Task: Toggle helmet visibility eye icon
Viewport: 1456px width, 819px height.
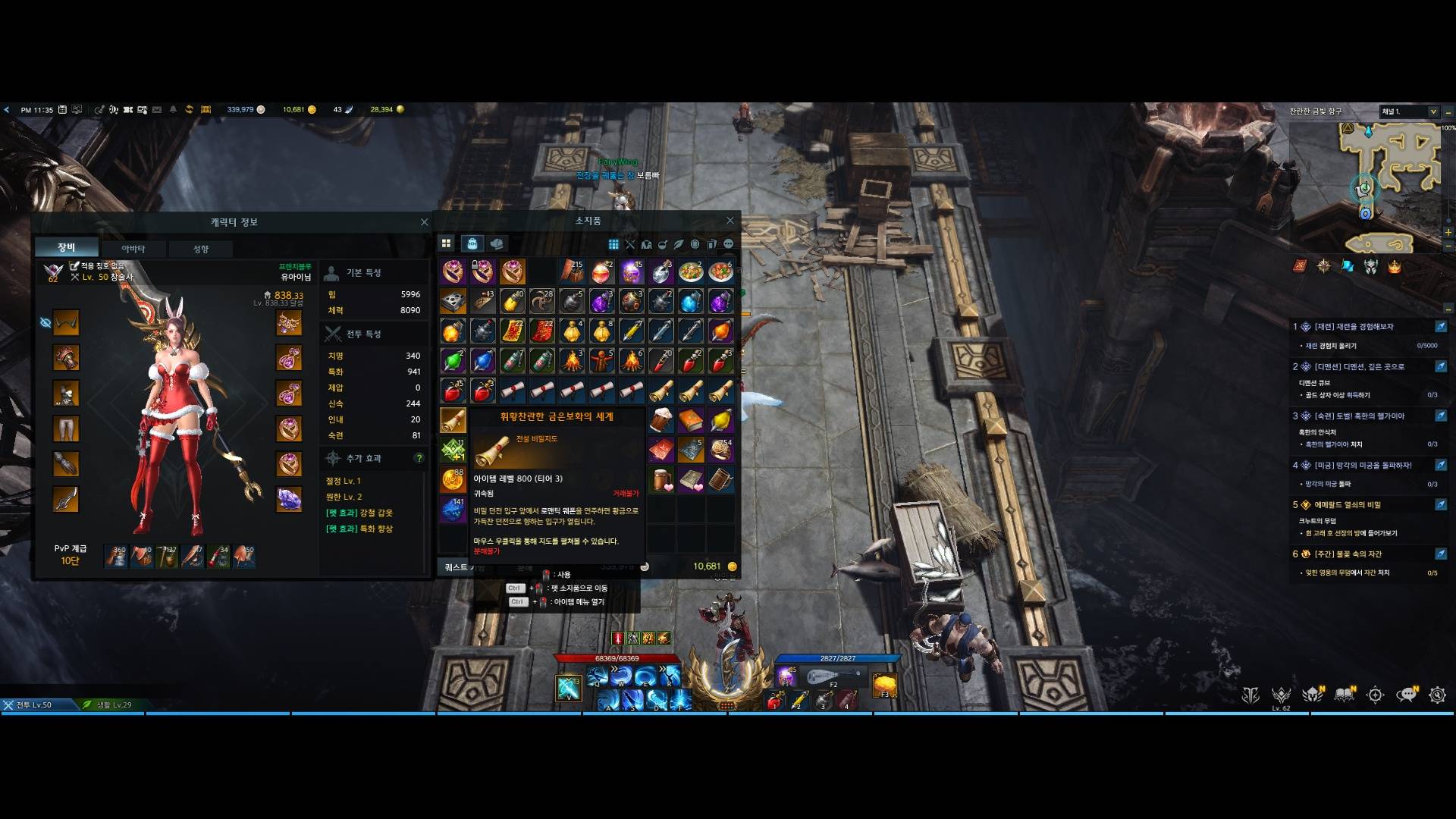Action: pyautogui.click(x=45, y=323)
